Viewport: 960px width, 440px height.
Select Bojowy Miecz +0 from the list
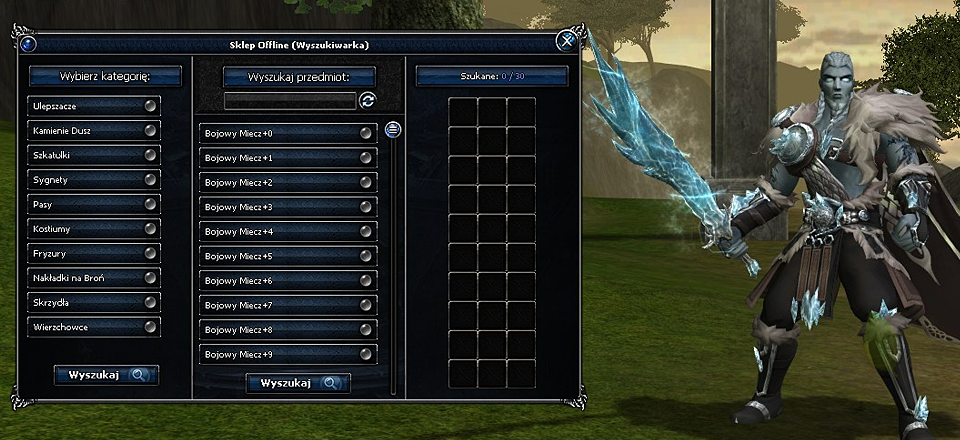click(x=287, y=133)
